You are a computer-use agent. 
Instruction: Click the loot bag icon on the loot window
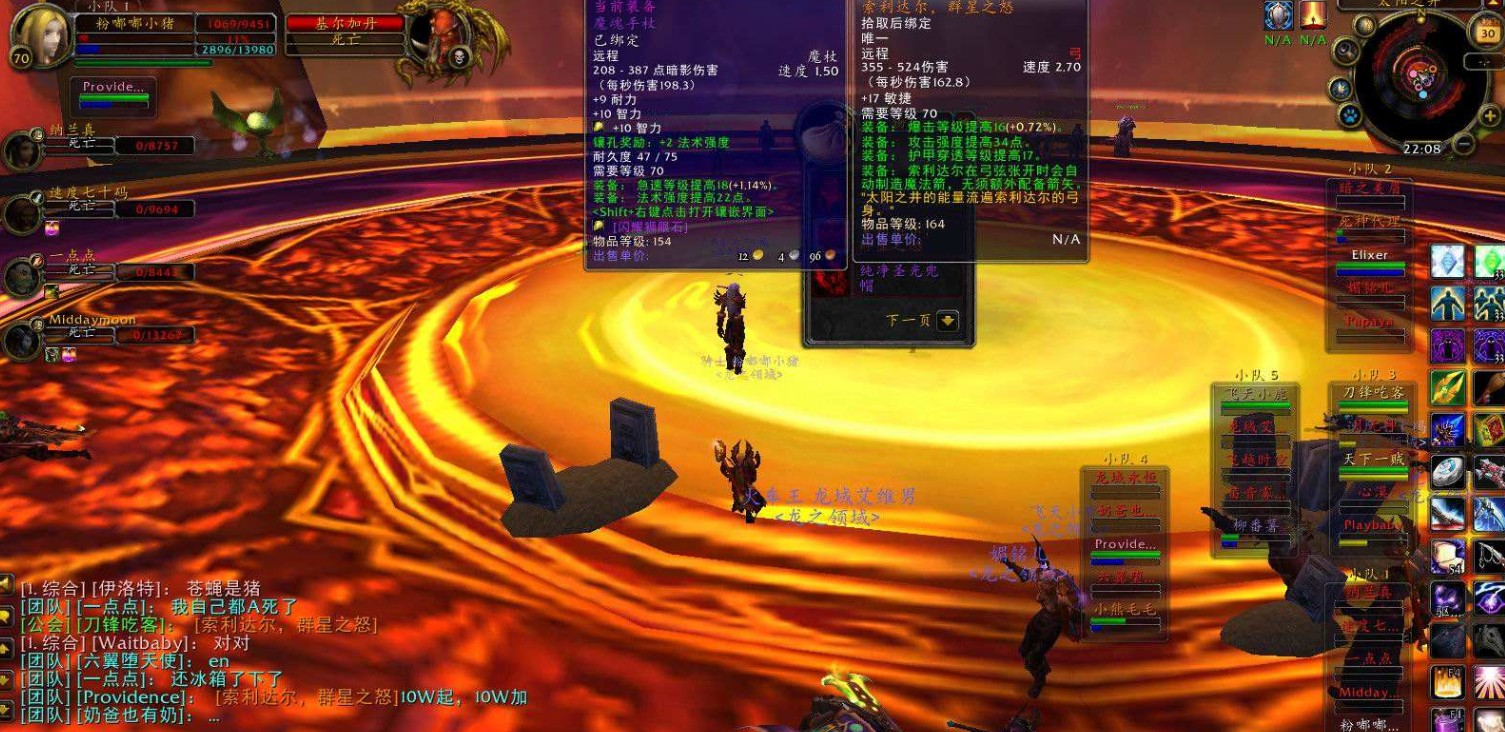820,134
